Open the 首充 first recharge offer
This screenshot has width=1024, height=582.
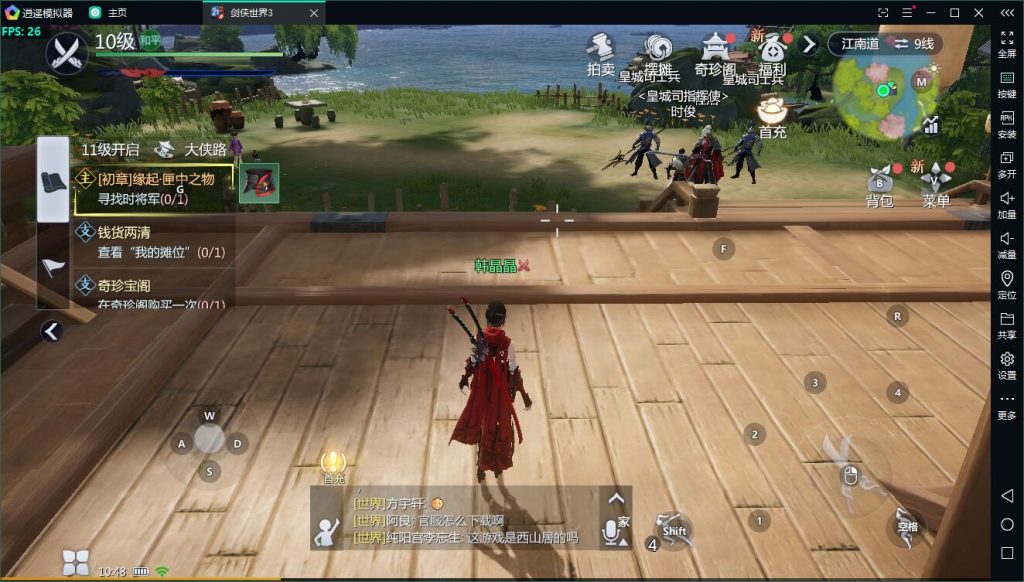pos(771,116)
